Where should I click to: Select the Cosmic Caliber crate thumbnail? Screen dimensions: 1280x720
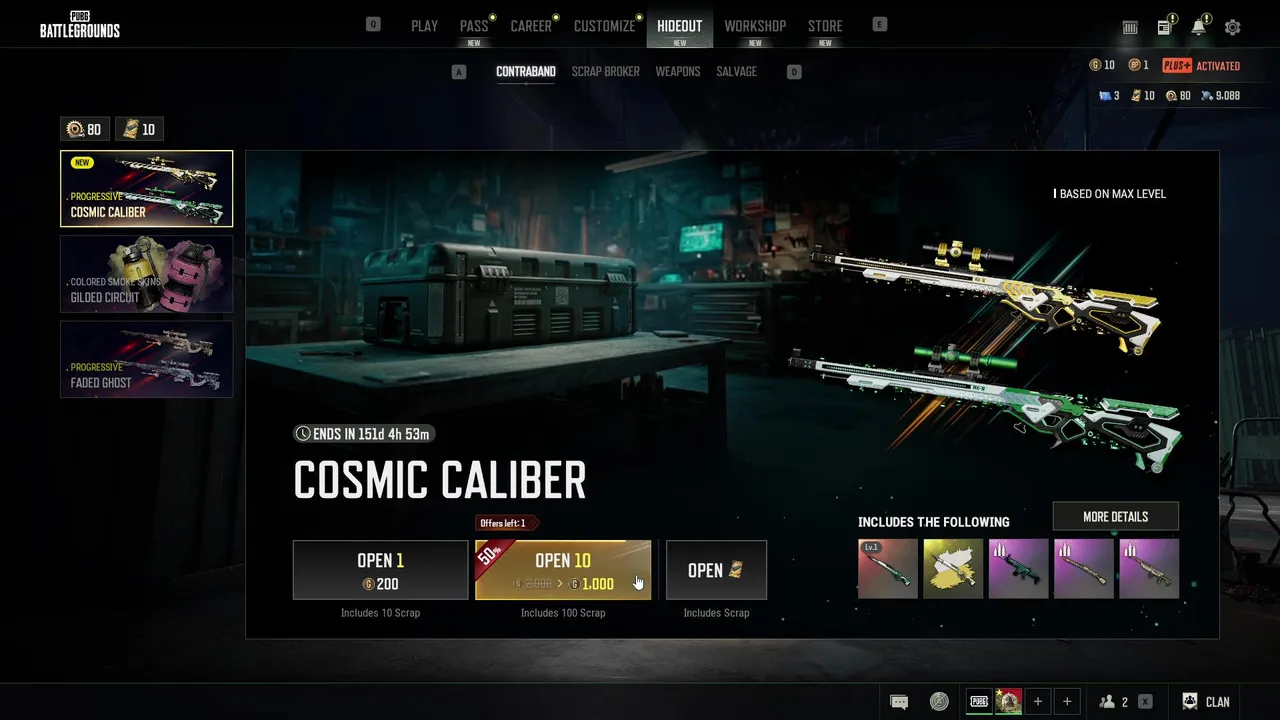coord(146,189)
